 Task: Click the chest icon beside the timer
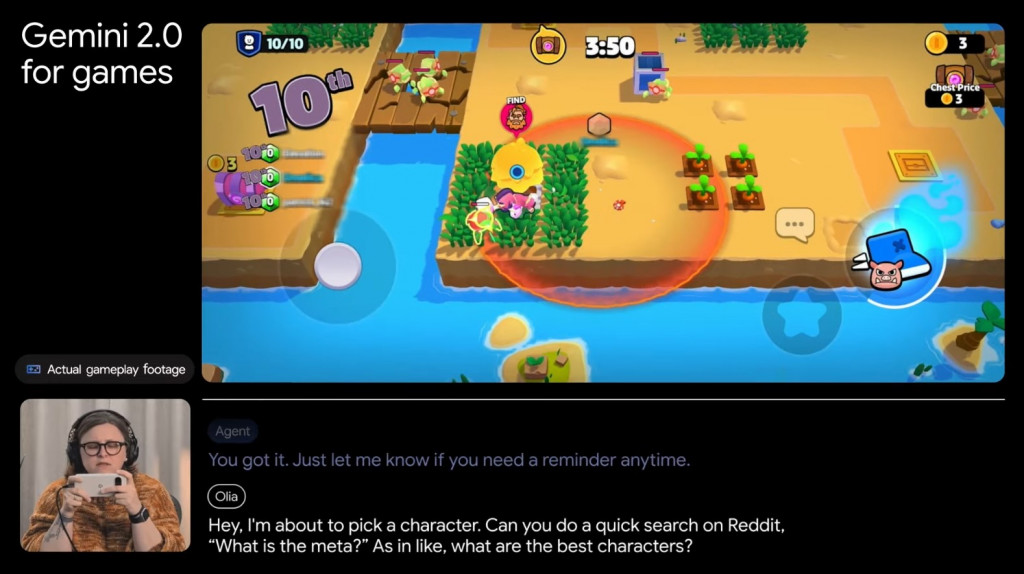548,45
